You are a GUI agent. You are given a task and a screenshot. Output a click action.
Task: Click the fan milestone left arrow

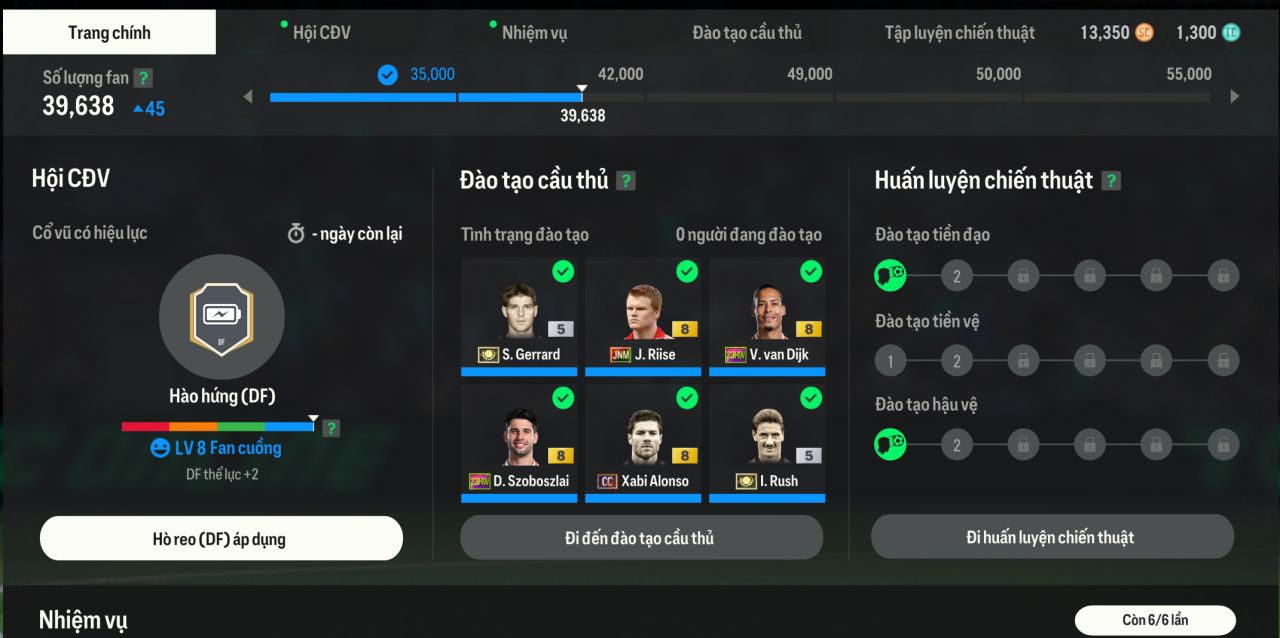[x=249, y=97]
